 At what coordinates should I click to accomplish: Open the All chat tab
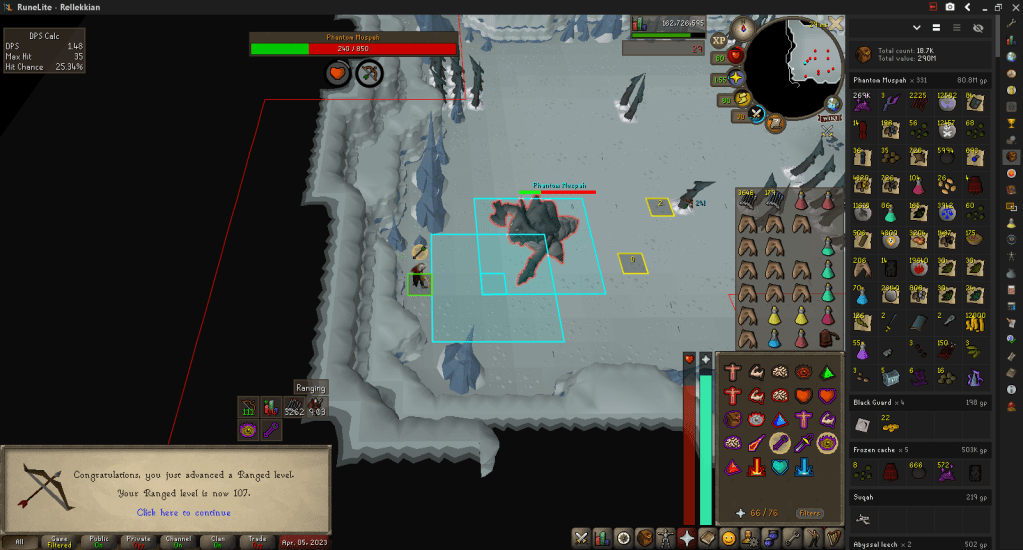coord(19,541)
